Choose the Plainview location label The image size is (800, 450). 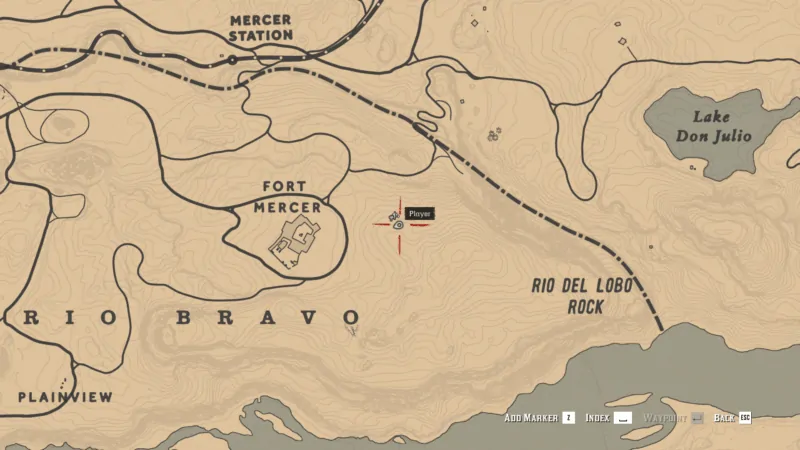pos(65,397)
